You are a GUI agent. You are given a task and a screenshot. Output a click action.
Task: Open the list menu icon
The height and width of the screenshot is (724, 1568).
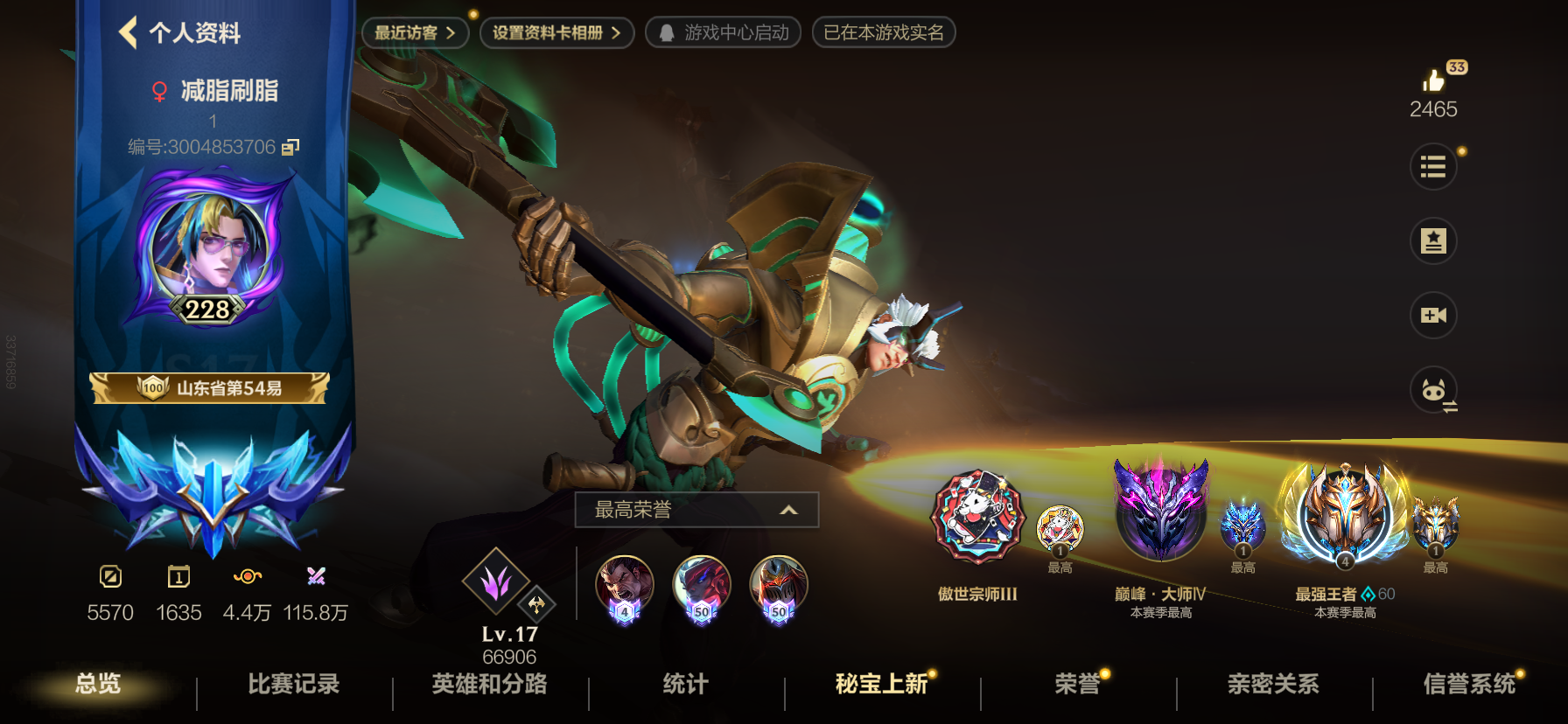(1433, 166)
